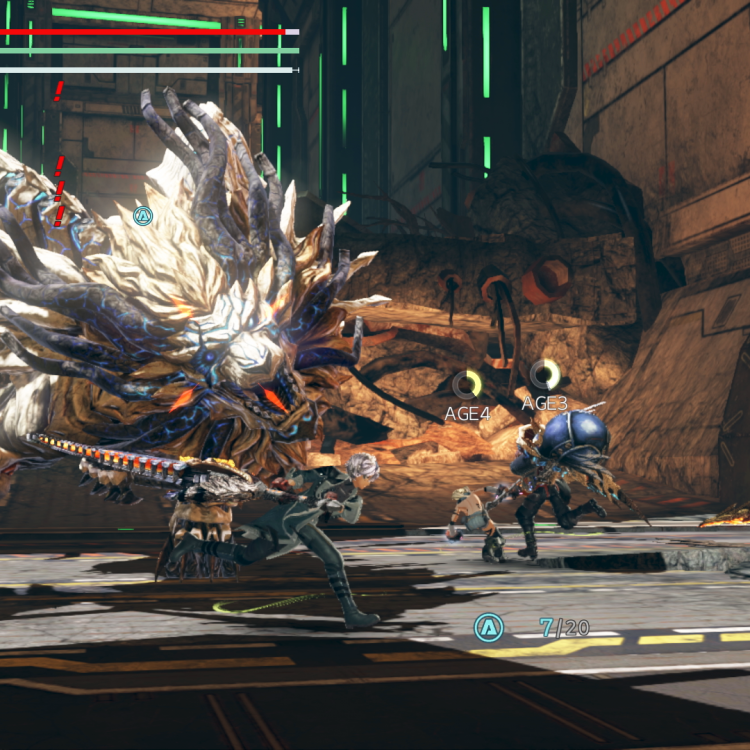Select the AGE3 ally ring marker
The width and height of the screenshot is (750, 750).
(545, 375)
